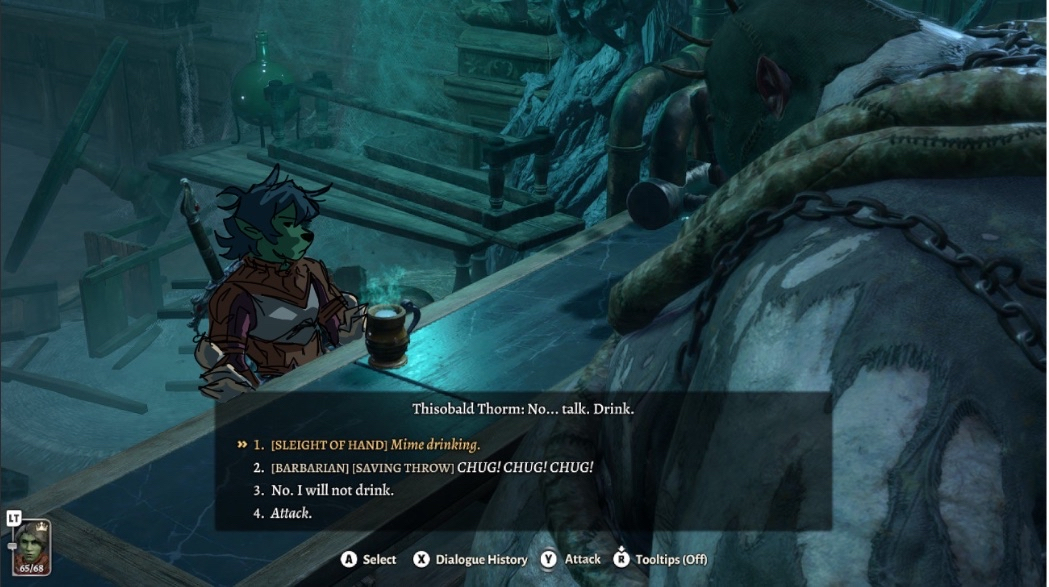Choose the 'Attack.' dialogue option
Screen dimensions: 1049x587
pos(291,513)
